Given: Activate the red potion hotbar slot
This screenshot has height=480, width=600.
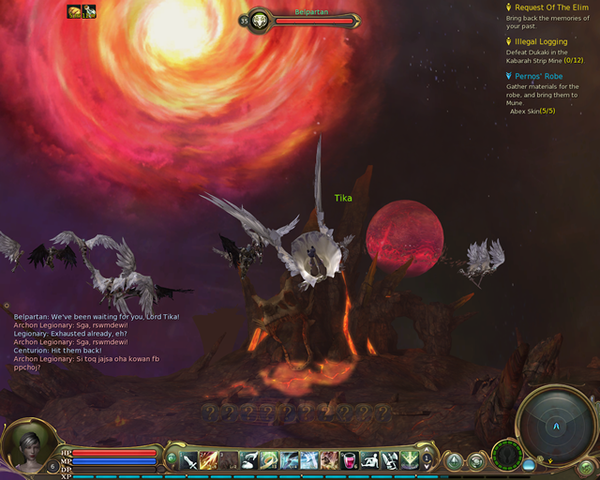Looking at the screenshot, I should tap(349, 460).
